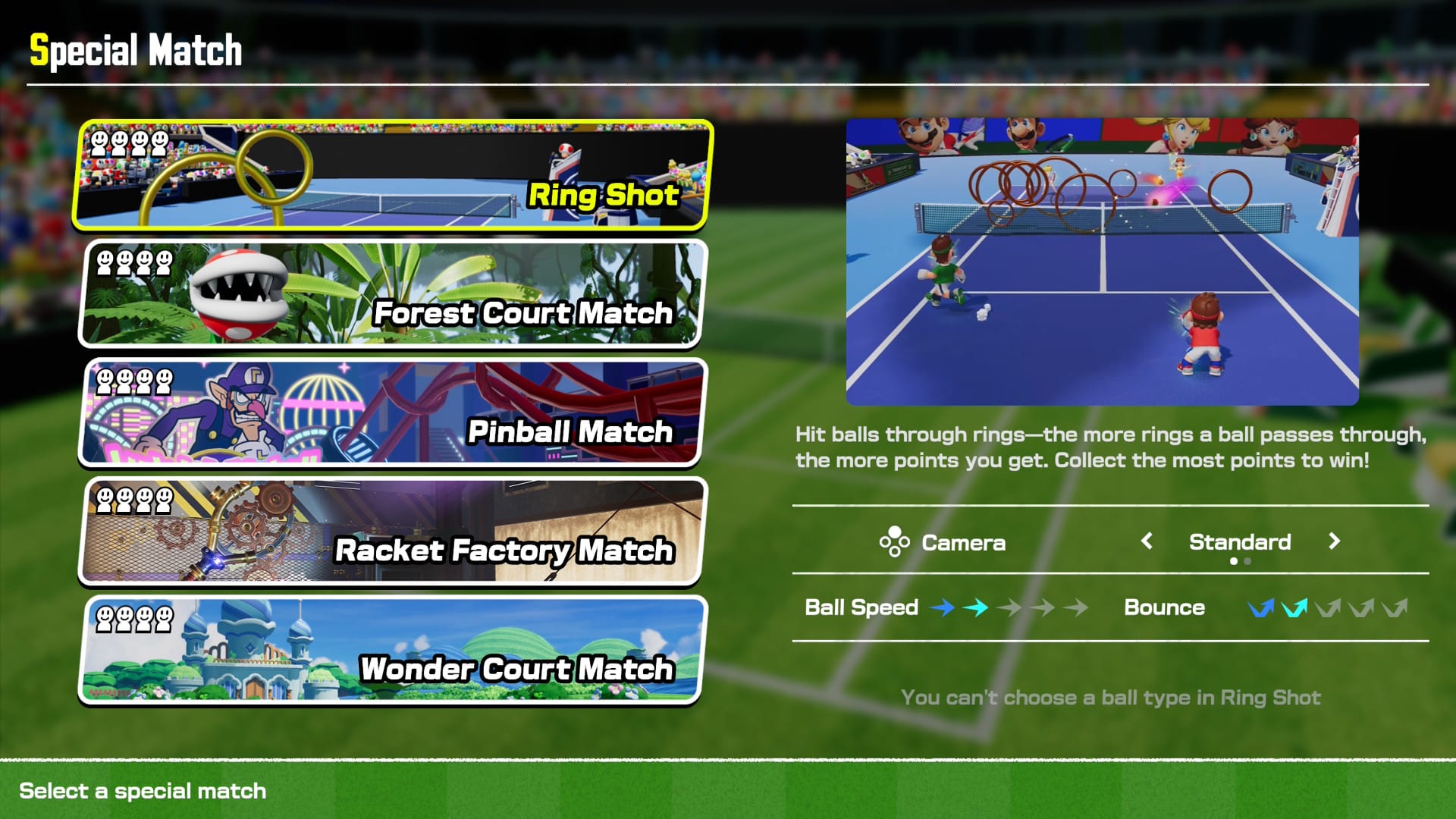This screenshot has width=1456, height=819.
Task: Choose Forest Court Match
Action: click(x=393, y=293)
